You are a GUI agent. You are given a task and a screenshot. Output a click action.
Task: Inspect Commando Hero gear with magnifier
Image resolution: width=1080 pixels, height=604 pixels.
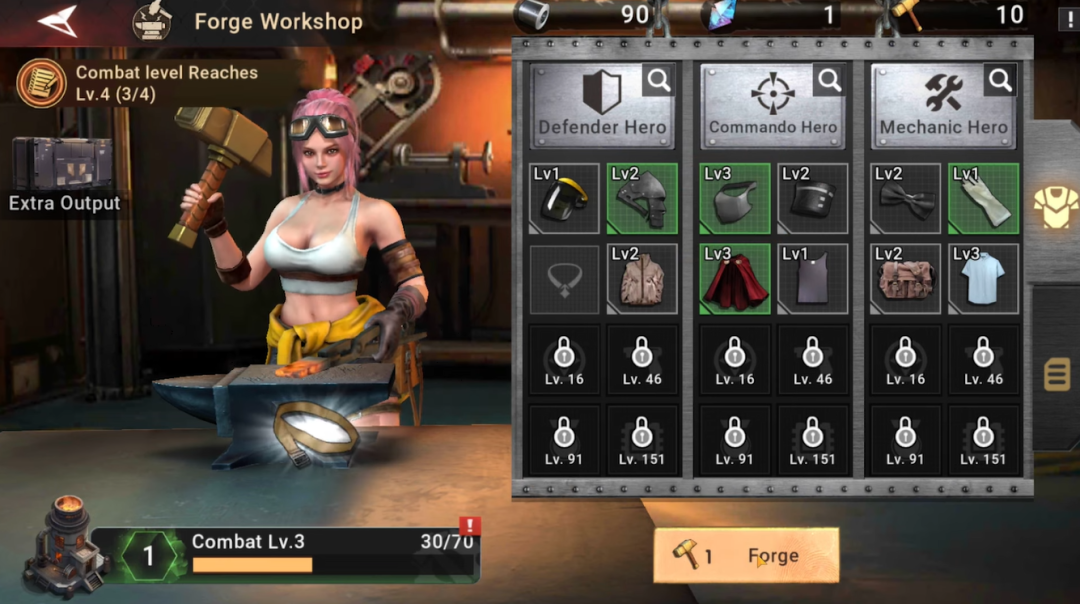coord(829,80)
